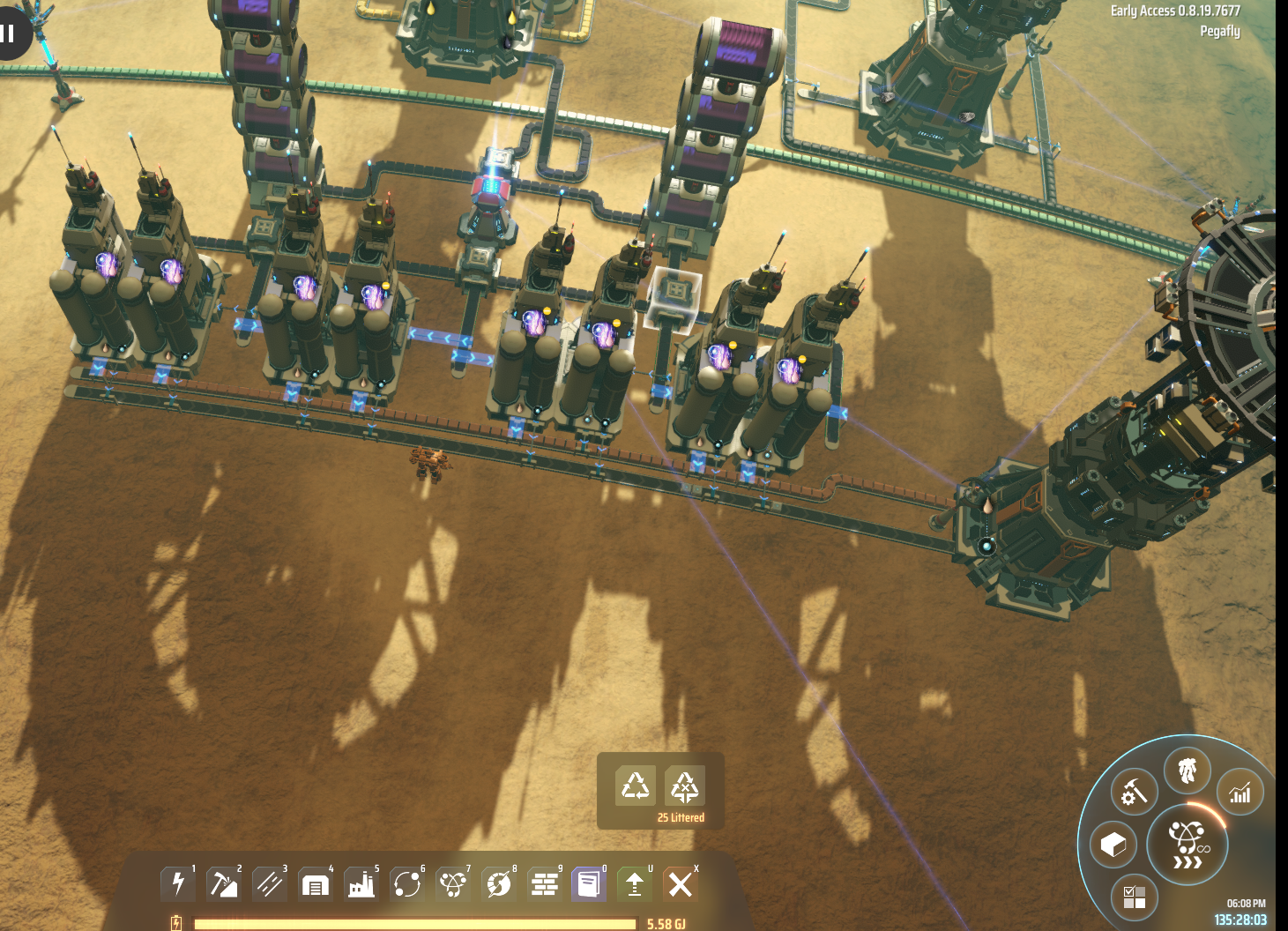Open the inventory cube icon
Image resolution: width=1288 pixels, height=931 pixels.
click(1113, 845)
